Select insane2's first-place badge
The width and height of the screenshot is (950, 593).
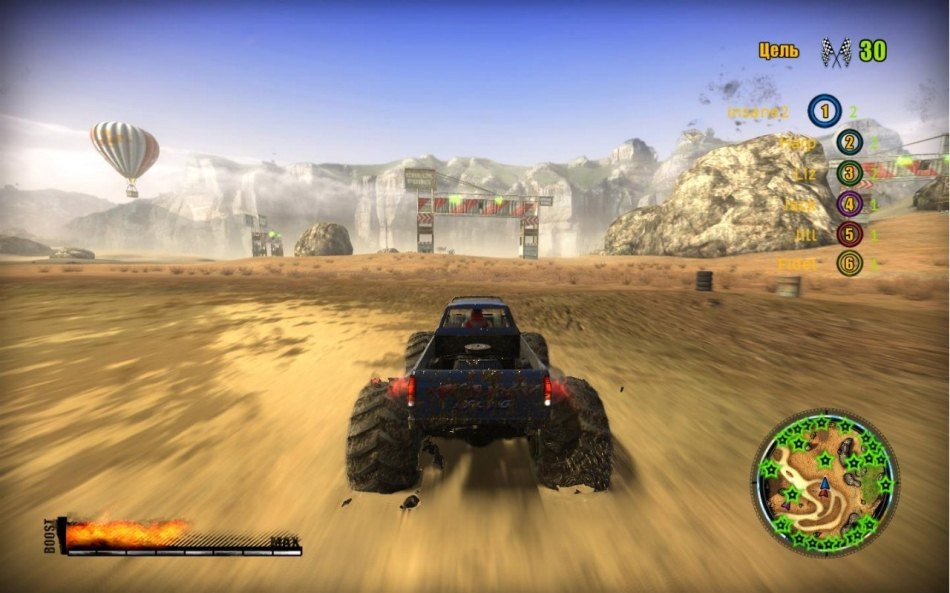[824, 111]
